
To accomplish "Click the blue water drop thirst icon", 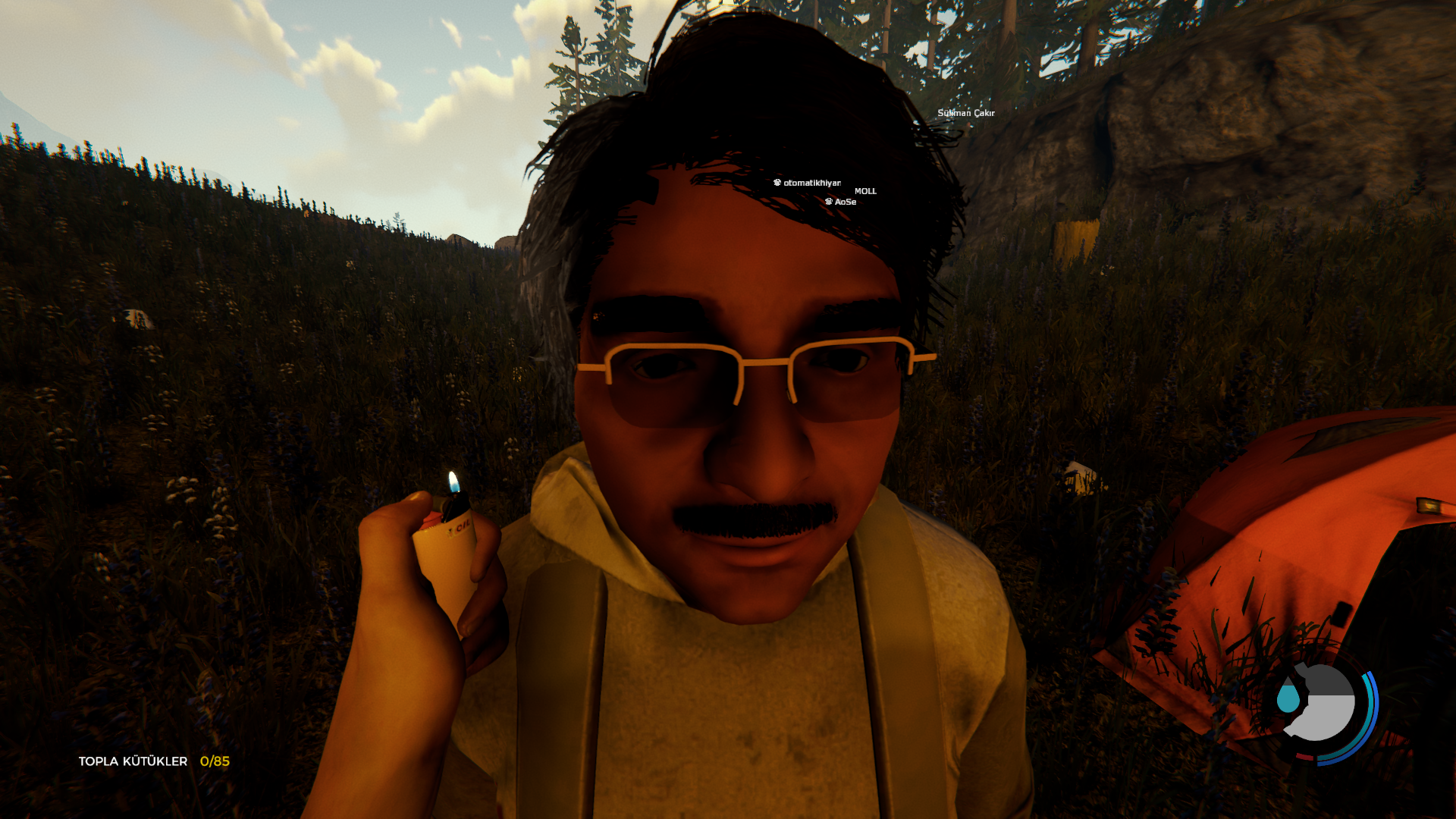I will (1288, 698).
